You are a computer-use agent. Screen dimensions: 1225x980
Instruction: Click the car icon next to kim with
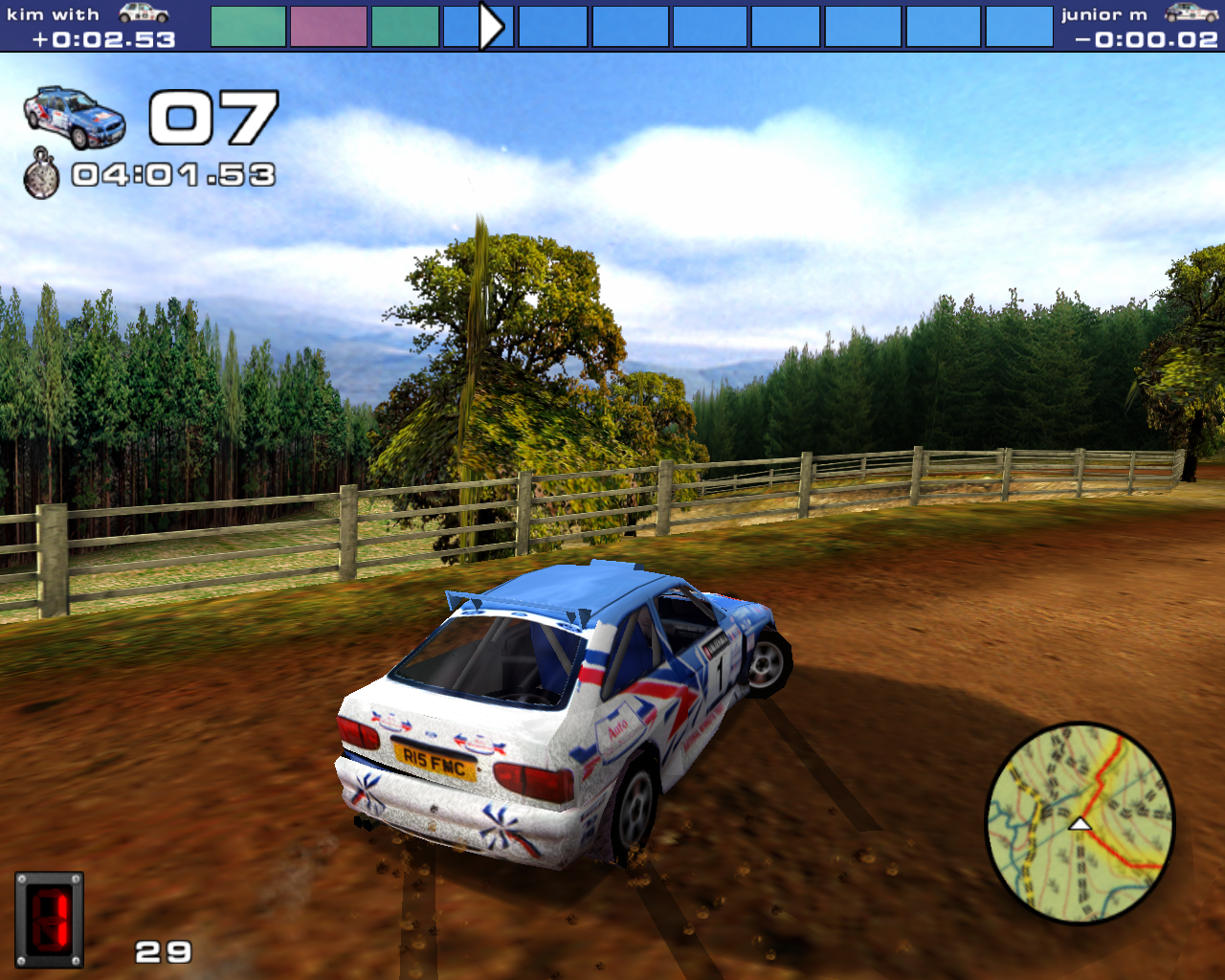(x=144, y=13)
